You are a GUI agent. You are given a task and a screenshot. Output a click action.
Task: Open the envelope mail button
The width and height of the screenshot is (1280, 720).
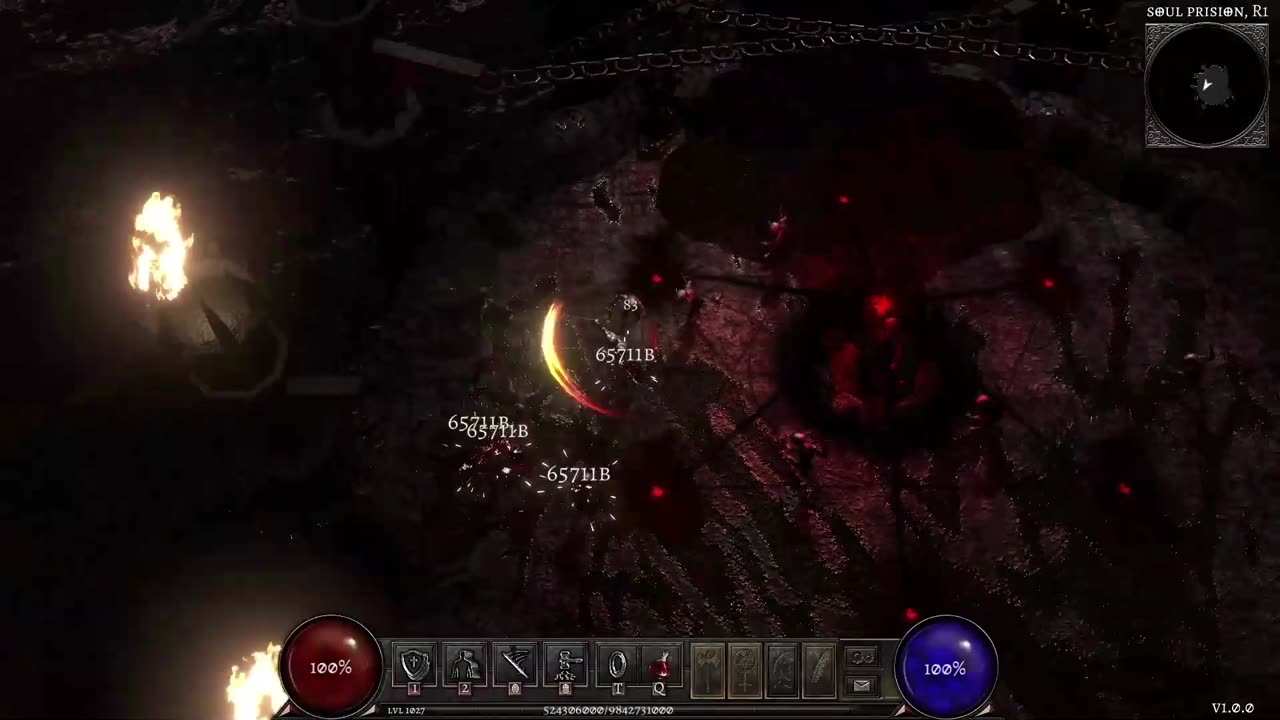[861, 685]
